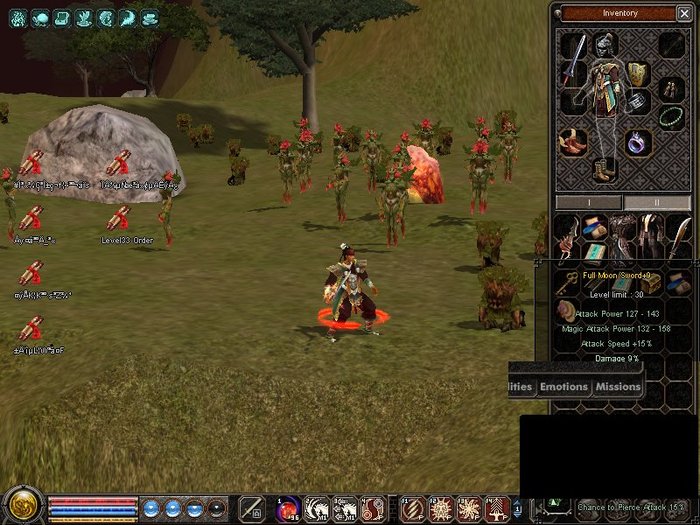This screenshot has height=525, width=700.
Task: Open the Emotions panel
Action: [x=564, y=387]
